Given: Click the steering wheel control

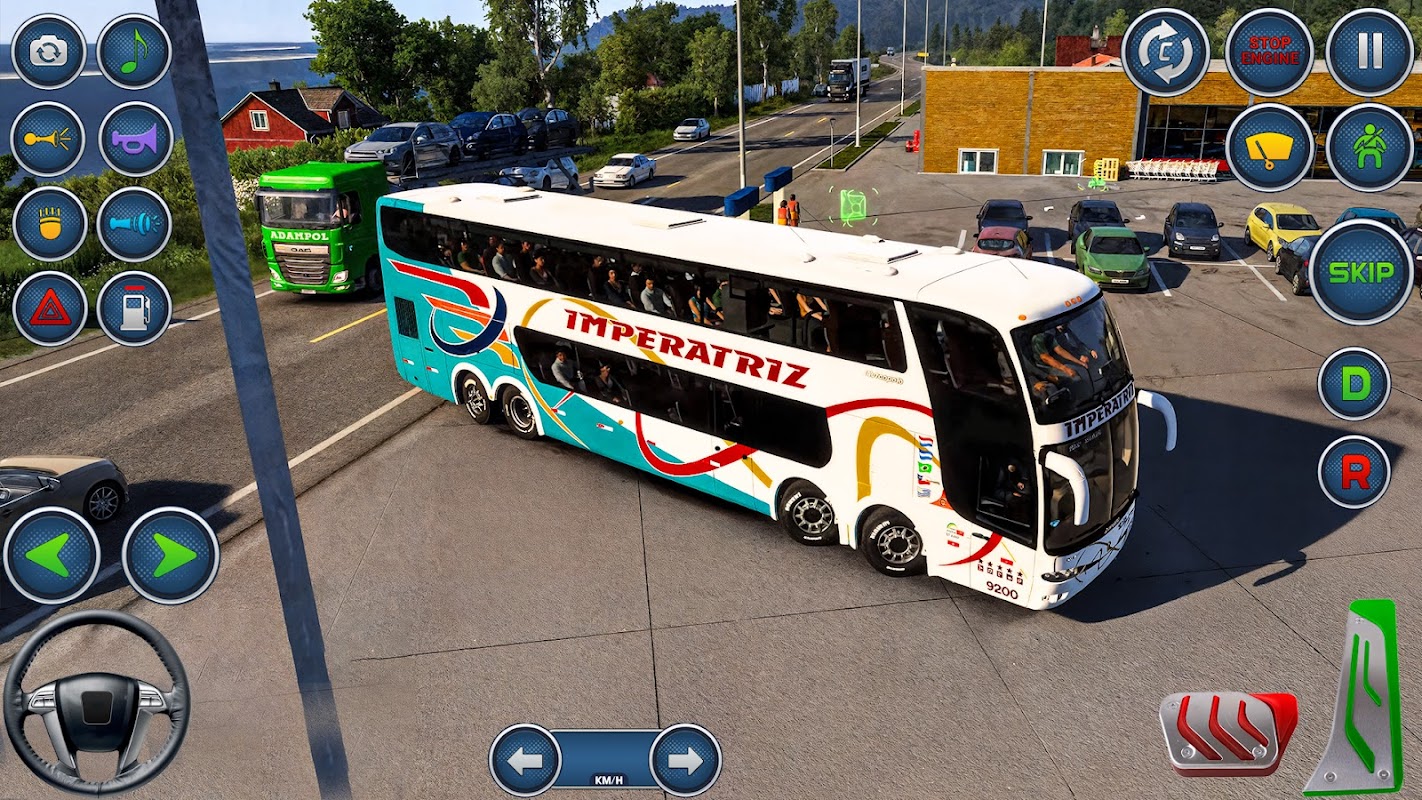Looking at the screenshot, I should tap(96, 703).
